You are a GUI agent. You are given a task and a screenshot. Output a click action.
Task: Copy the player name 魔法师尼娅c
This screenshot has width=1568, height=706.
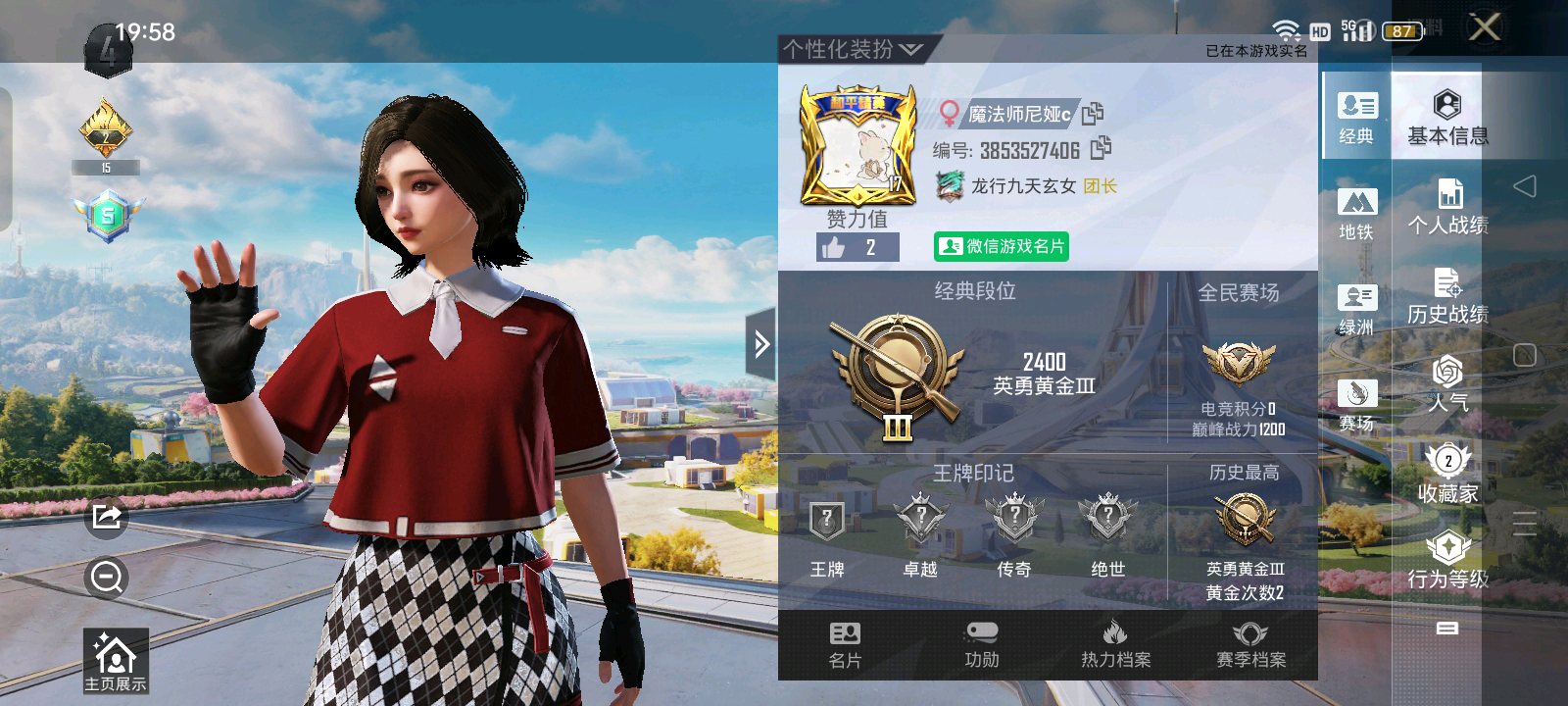coord(1093,114)
